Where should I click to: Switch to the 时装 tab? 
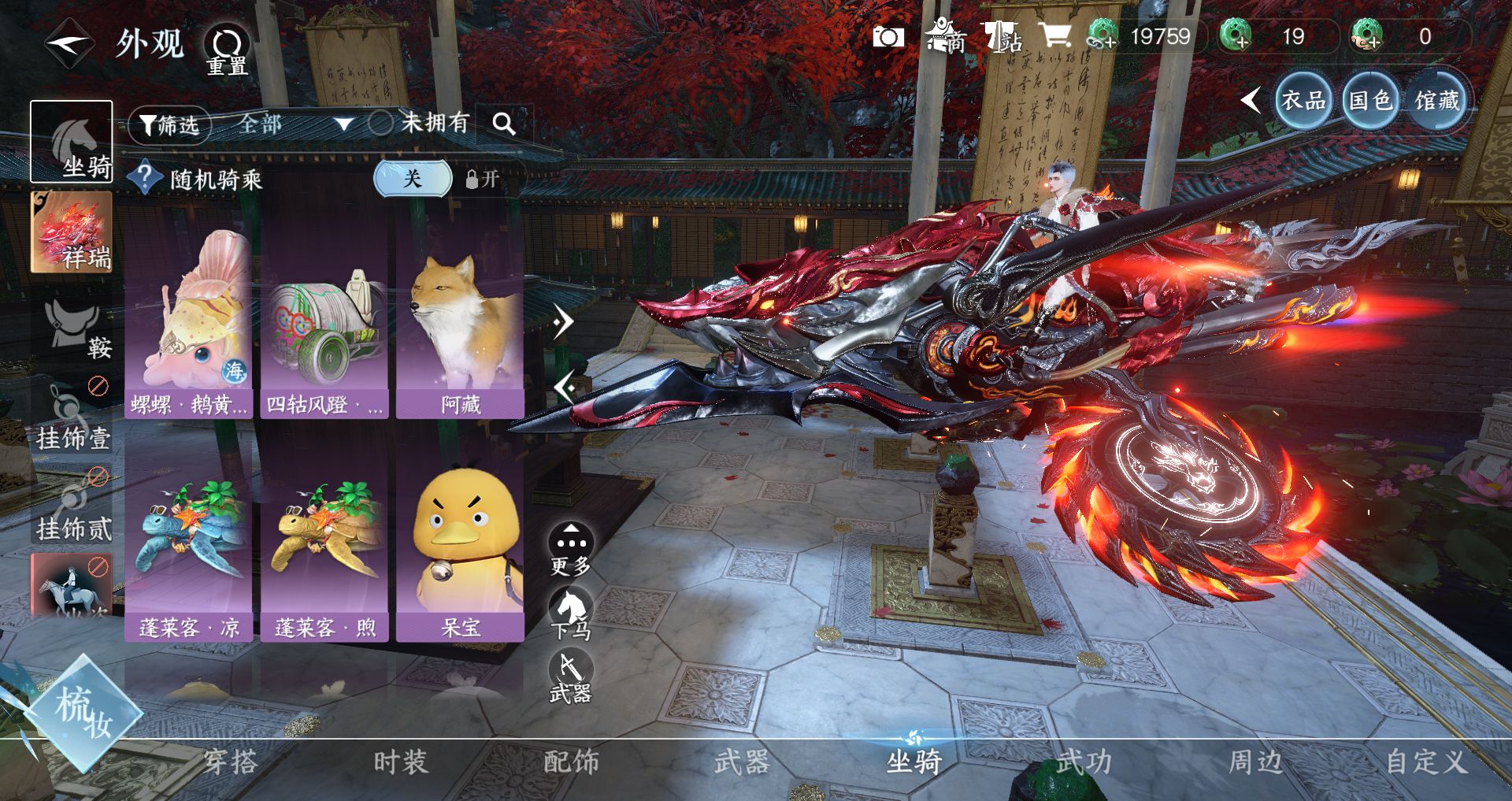(401, 762)
